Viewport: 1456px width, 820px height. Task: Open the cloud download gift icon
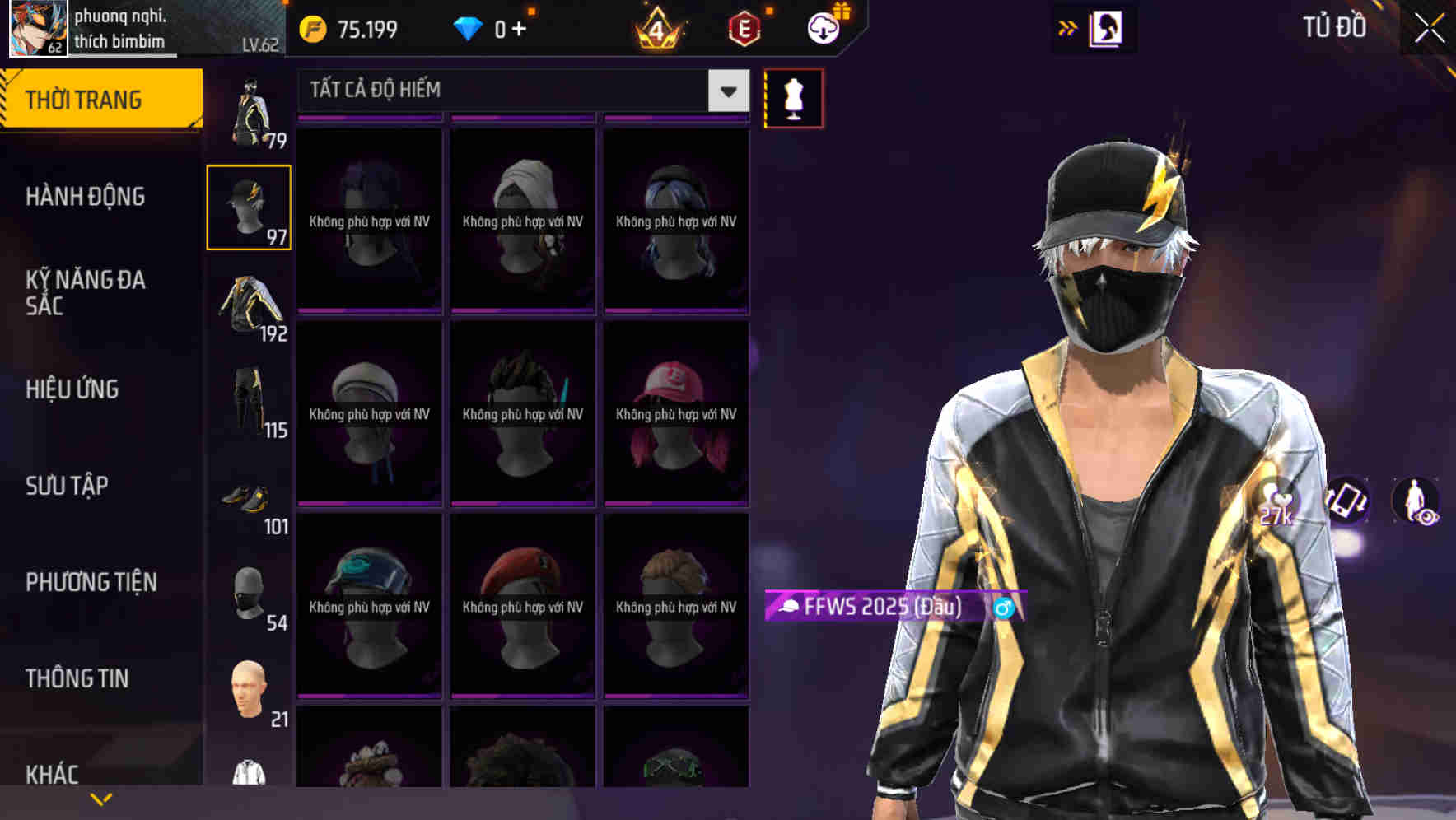[x=824, y=27]
